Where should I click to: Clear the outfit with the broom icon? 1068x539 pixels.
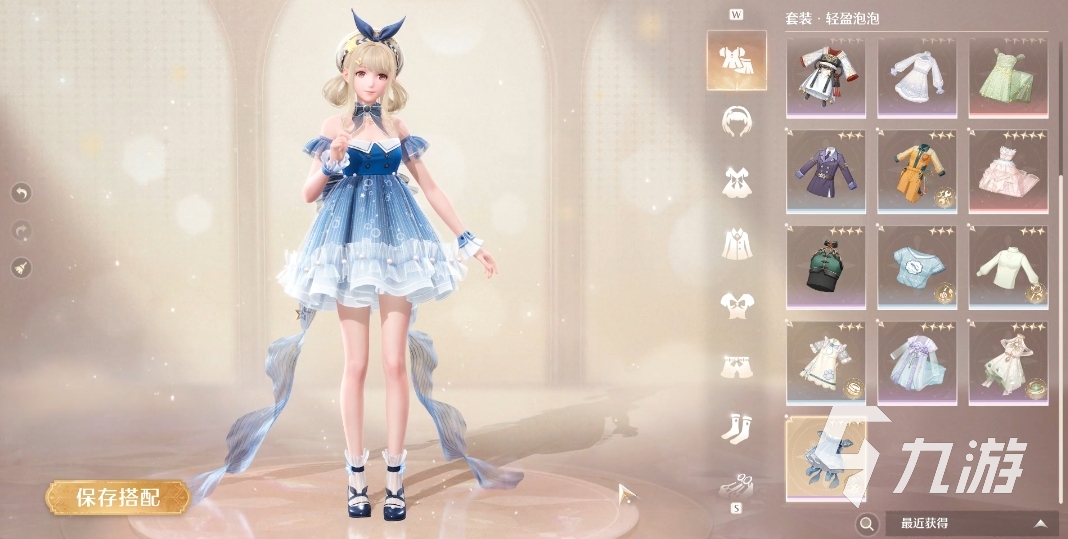click(x=22, y=267)
